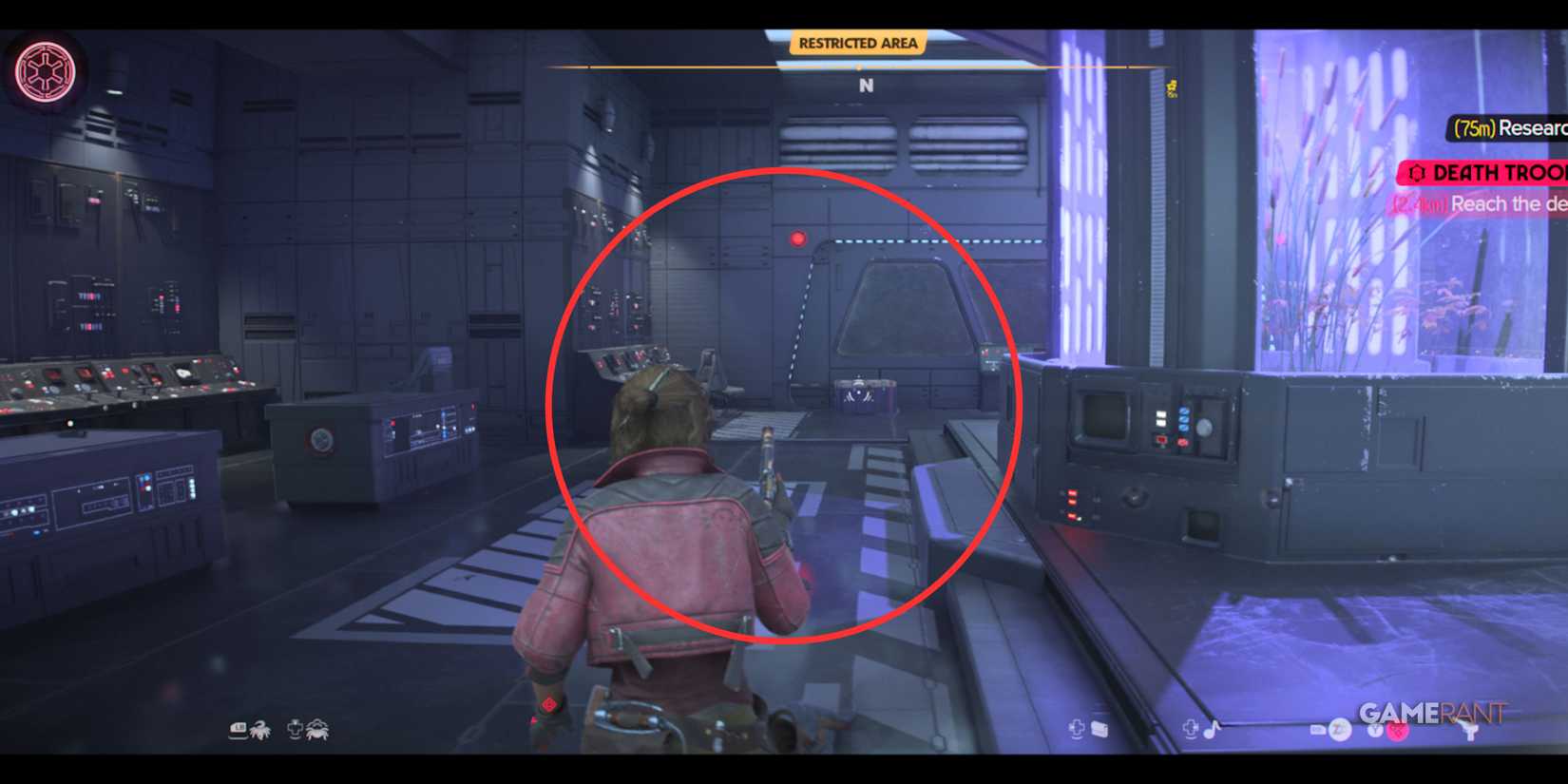Image resolution: width=1568 pixels, height=784 pixels.
Task: Click the D-pad prompt beside the crab icon
Action: click(x=295, y=731)
